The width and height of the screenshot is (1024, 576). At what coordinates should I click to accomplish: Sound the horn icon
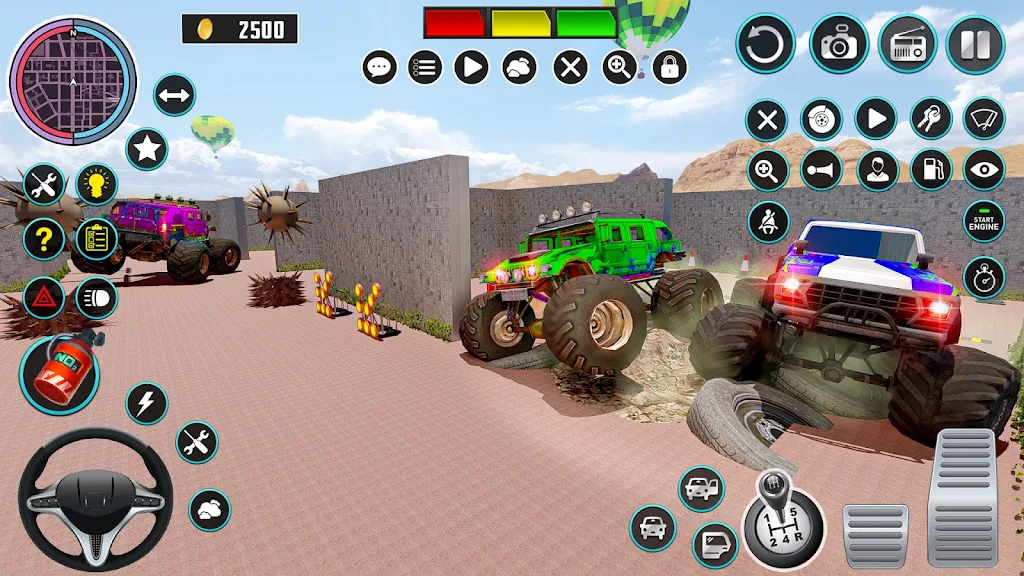click(x=821, y=170)
